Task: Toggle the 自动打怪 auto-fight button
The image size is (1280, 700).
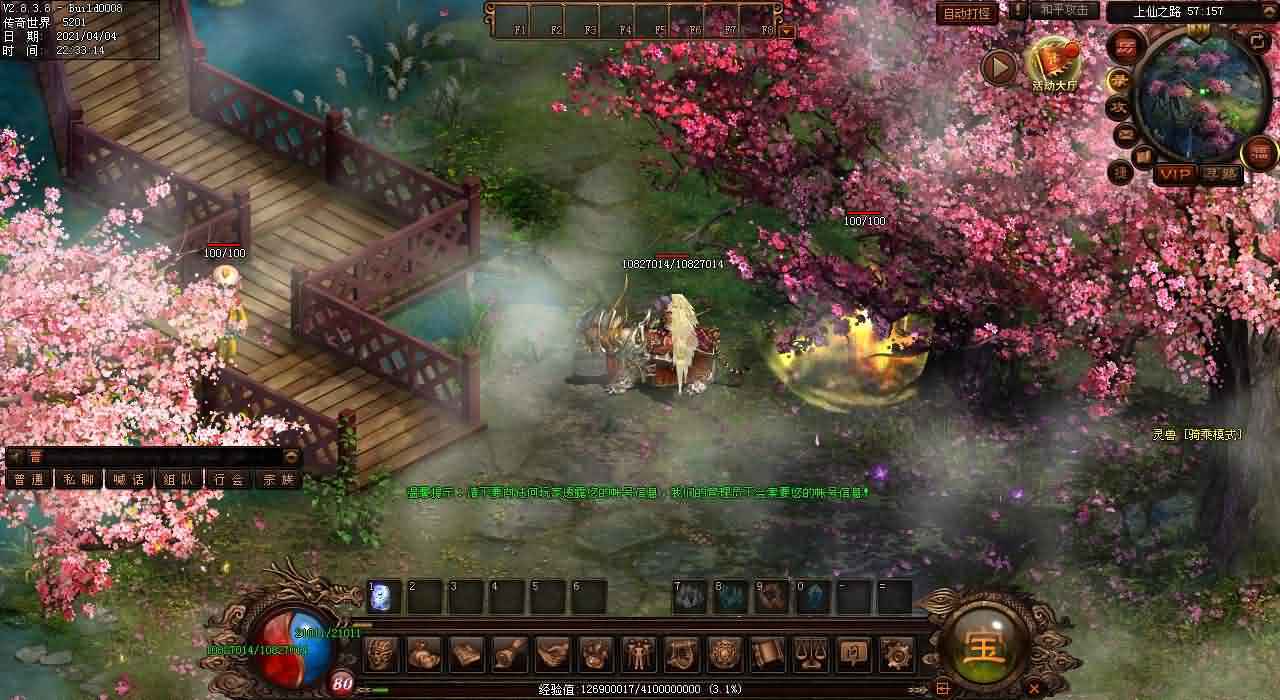Action: click(x=968, y=13)
